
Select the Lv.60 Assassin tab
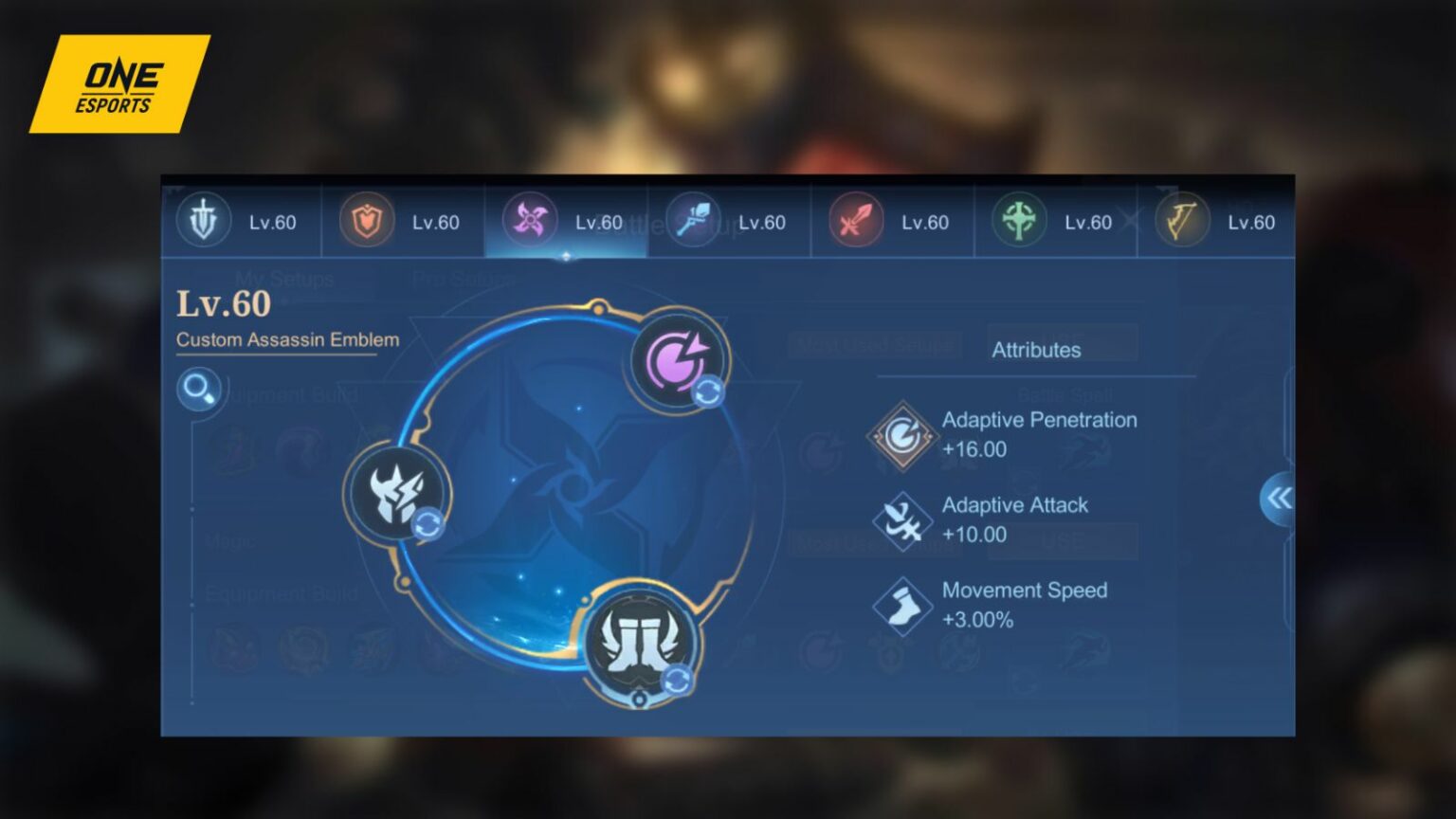tap(566, 222)
